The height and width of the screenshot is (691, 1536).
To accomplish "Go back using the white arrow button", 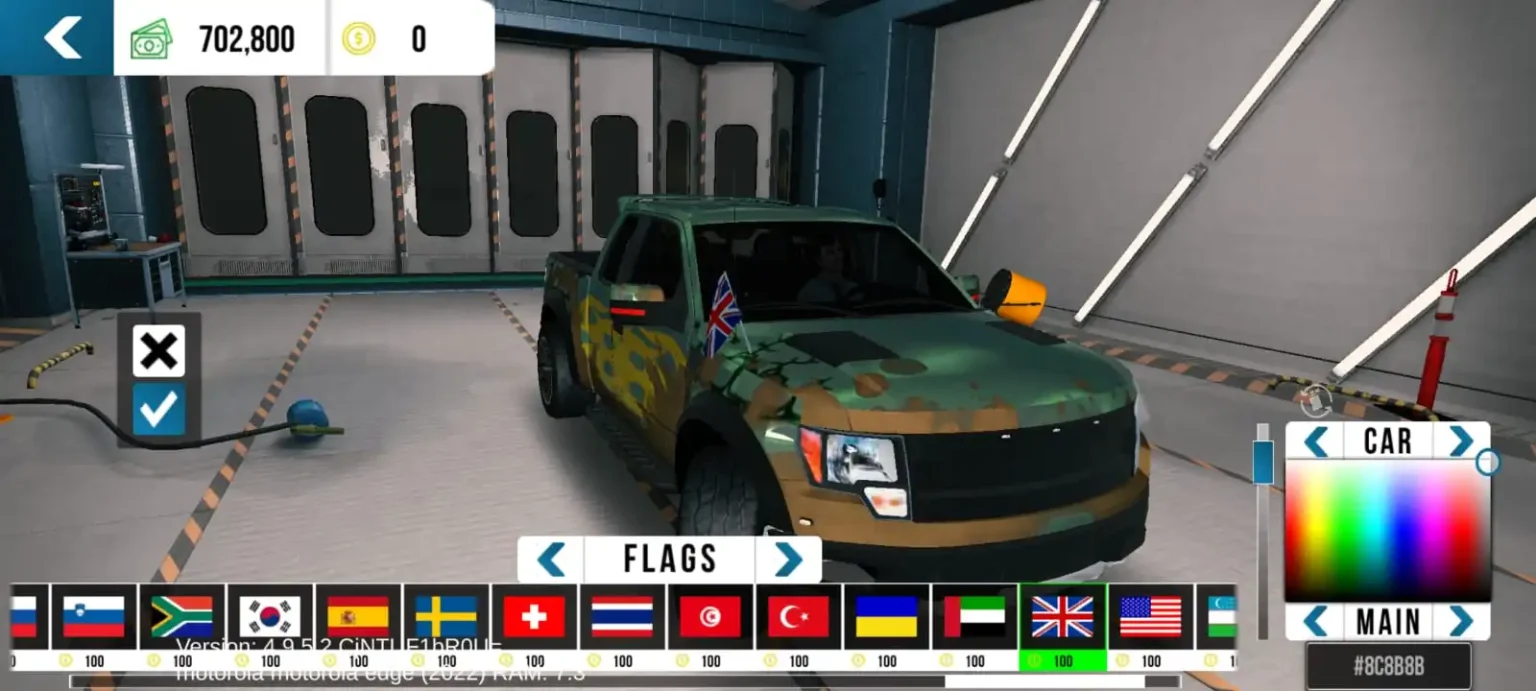I will point(62,38).
